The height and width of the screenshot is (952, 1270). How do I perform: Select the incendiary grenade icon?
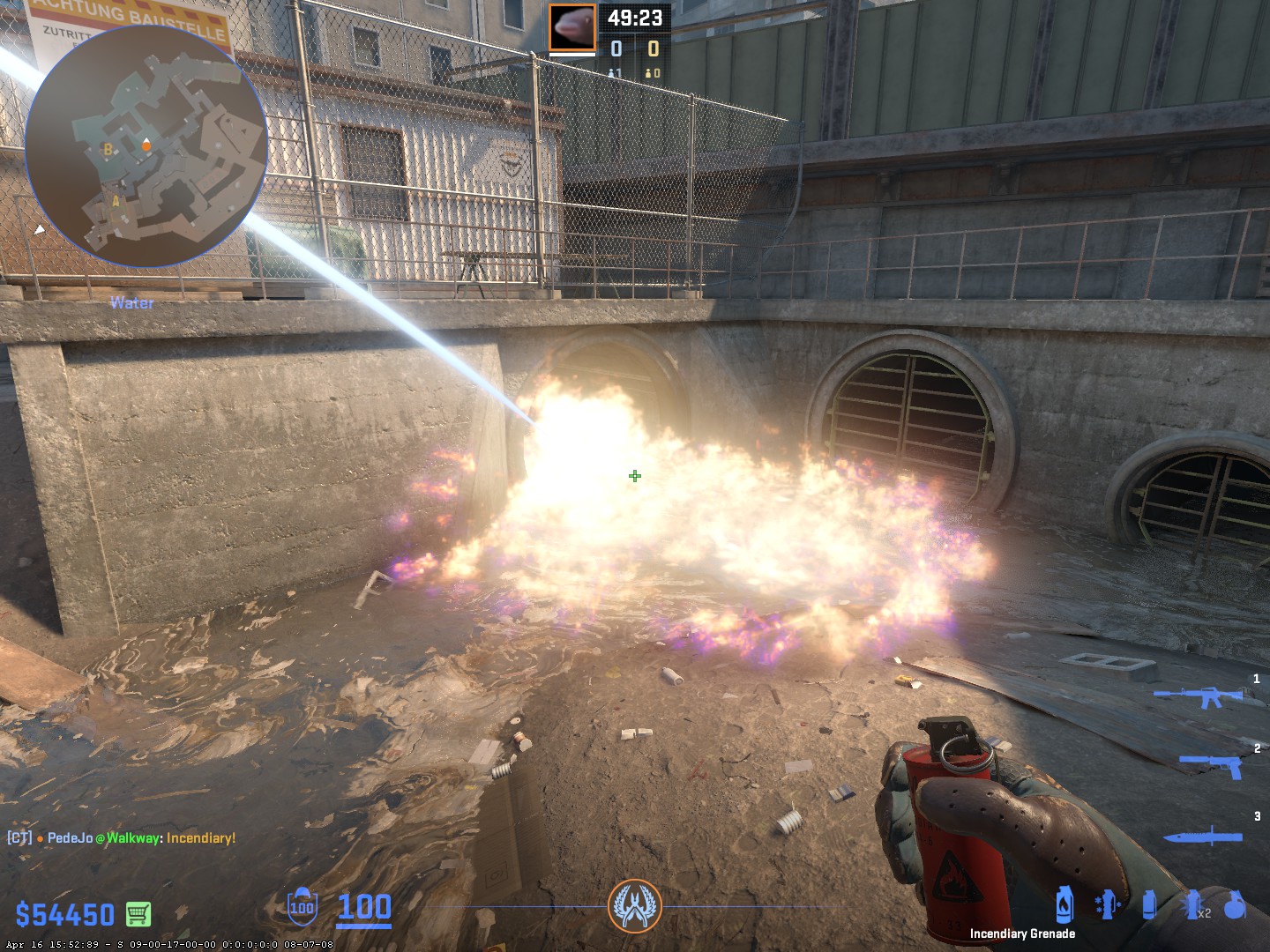coord(1065,905)
